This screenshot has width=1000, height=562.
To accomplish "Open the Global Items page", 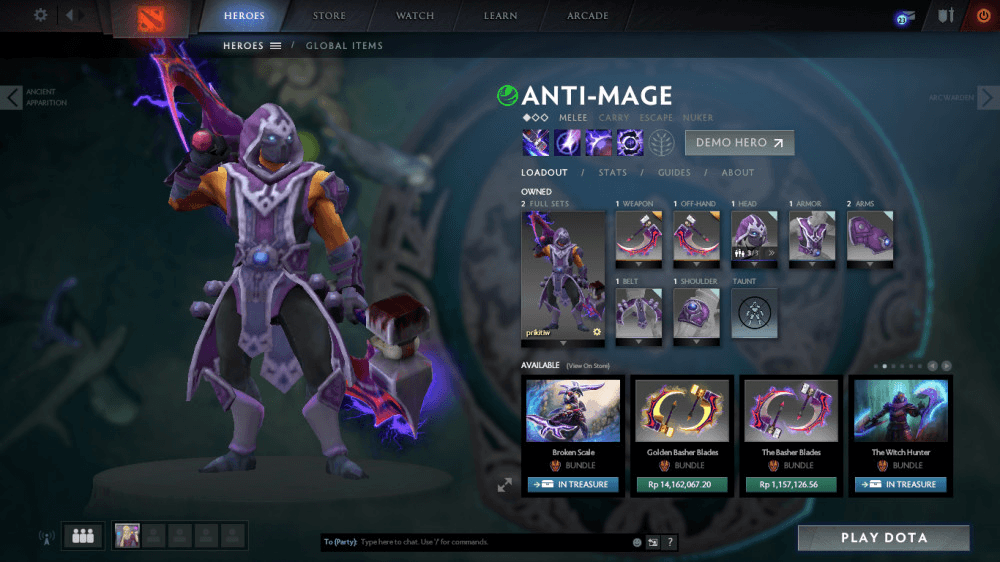I will (x=344, y=46).
